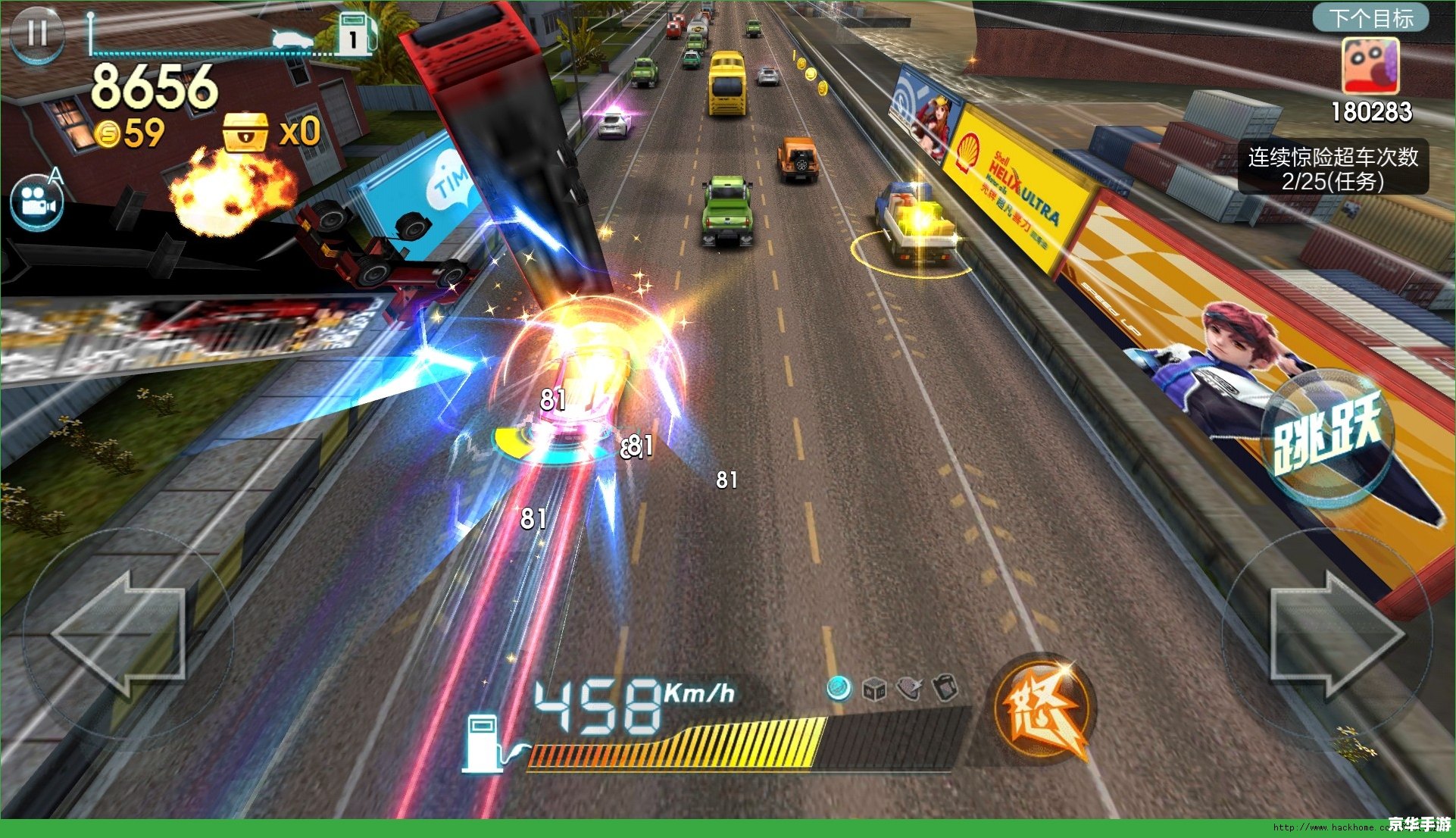Open the 连续惊险超车次数 mission tracker
Screen dimensions: 1456x838
[1333, 168]
